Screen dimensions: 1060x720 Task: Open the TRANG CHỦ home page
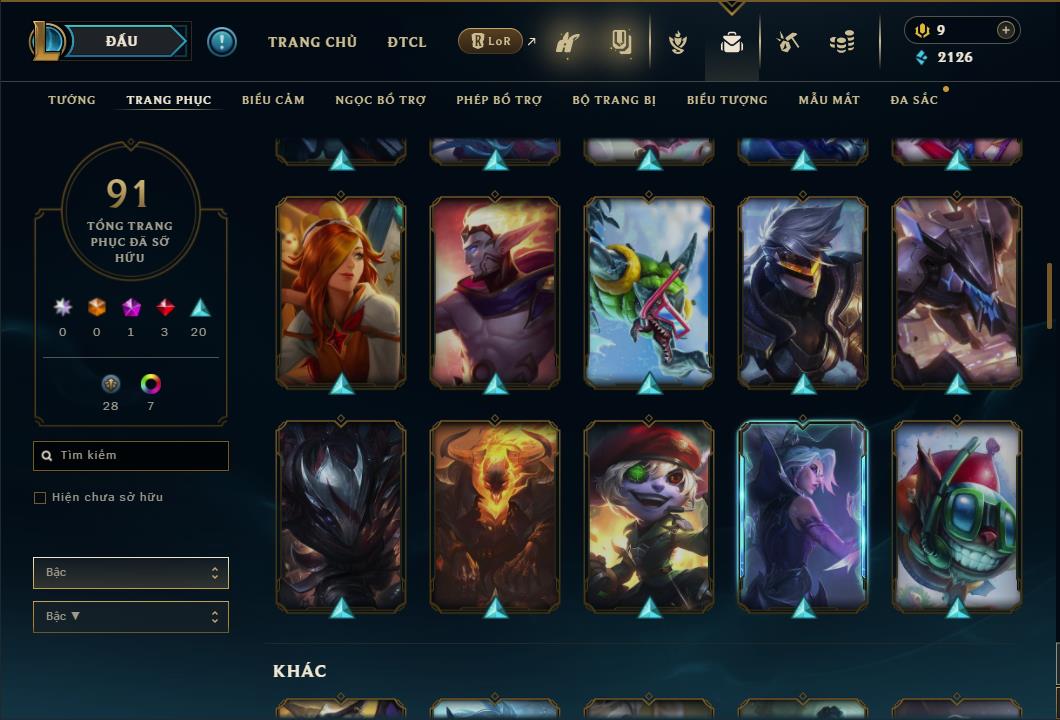312,42
